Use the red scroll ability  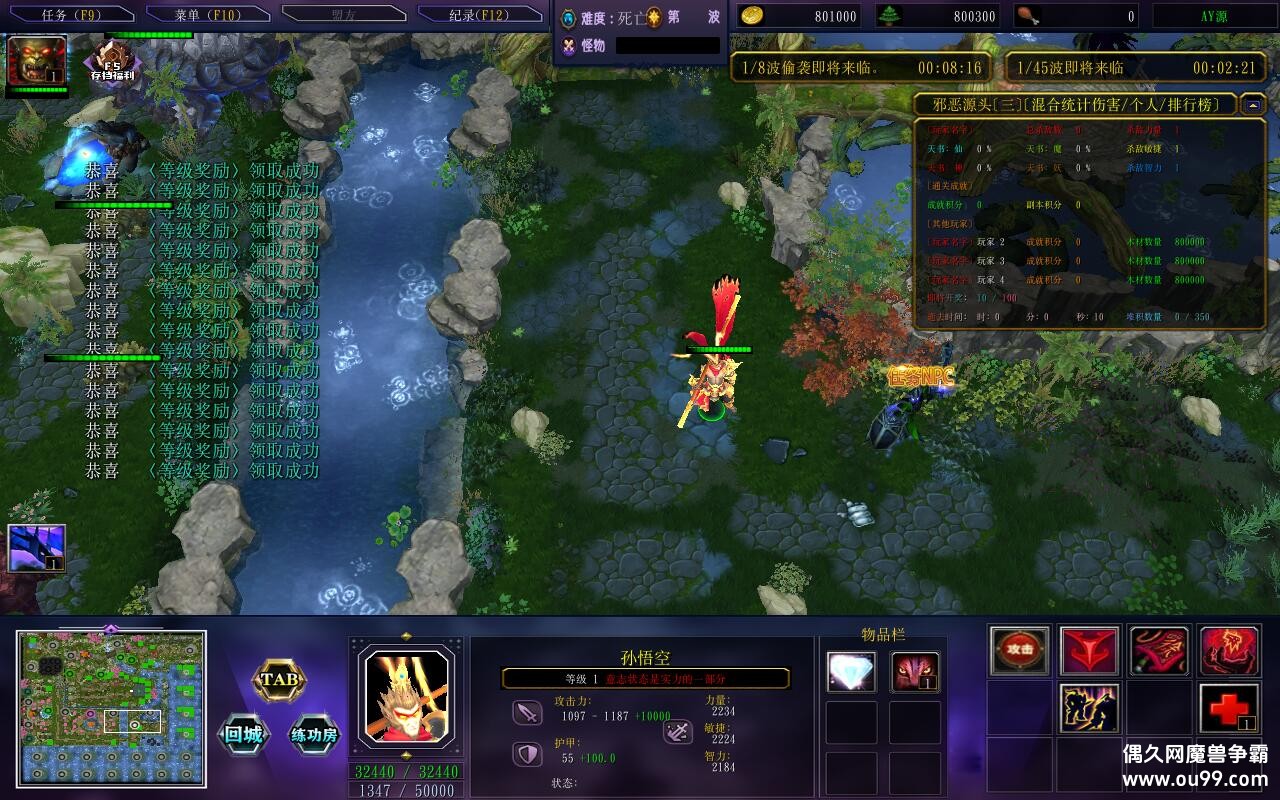pos(1159,651)
